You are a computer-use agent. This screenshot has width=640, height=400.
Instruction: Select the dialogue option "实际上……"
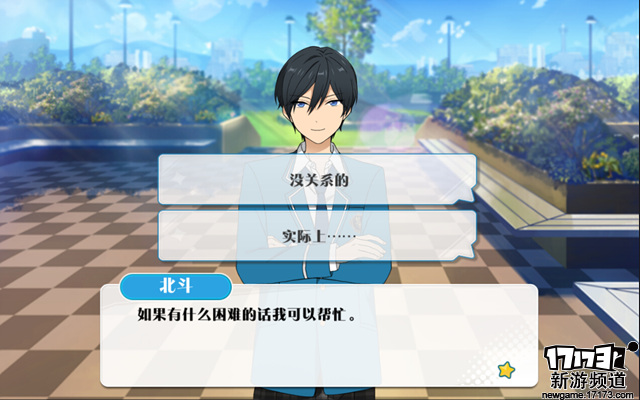click(x=316, y=237)
